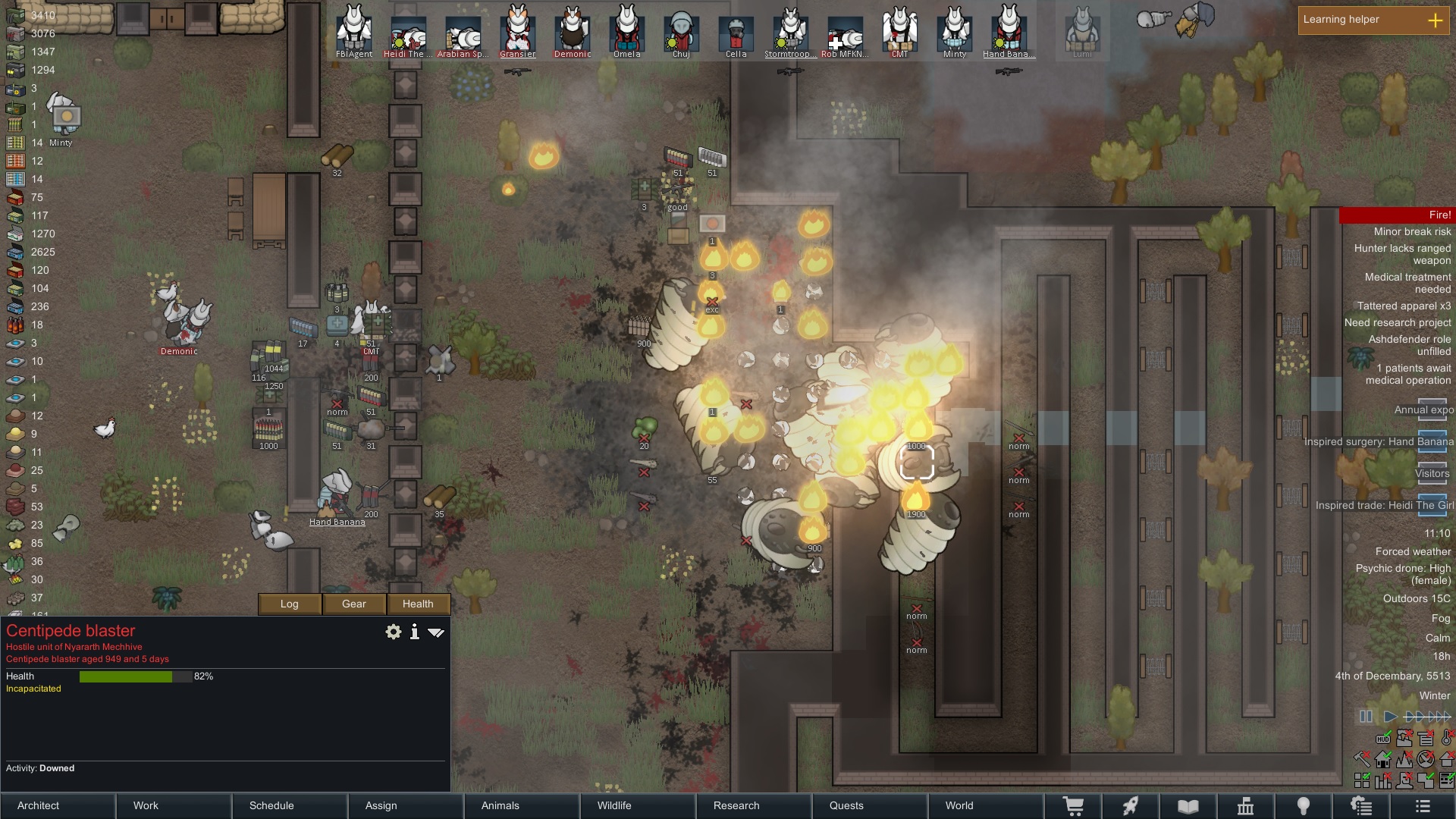Collapse the inspect pane with chevron icon
This screenshot has width=1456, height=819.
pyautogui.click(x=436, y=632)
